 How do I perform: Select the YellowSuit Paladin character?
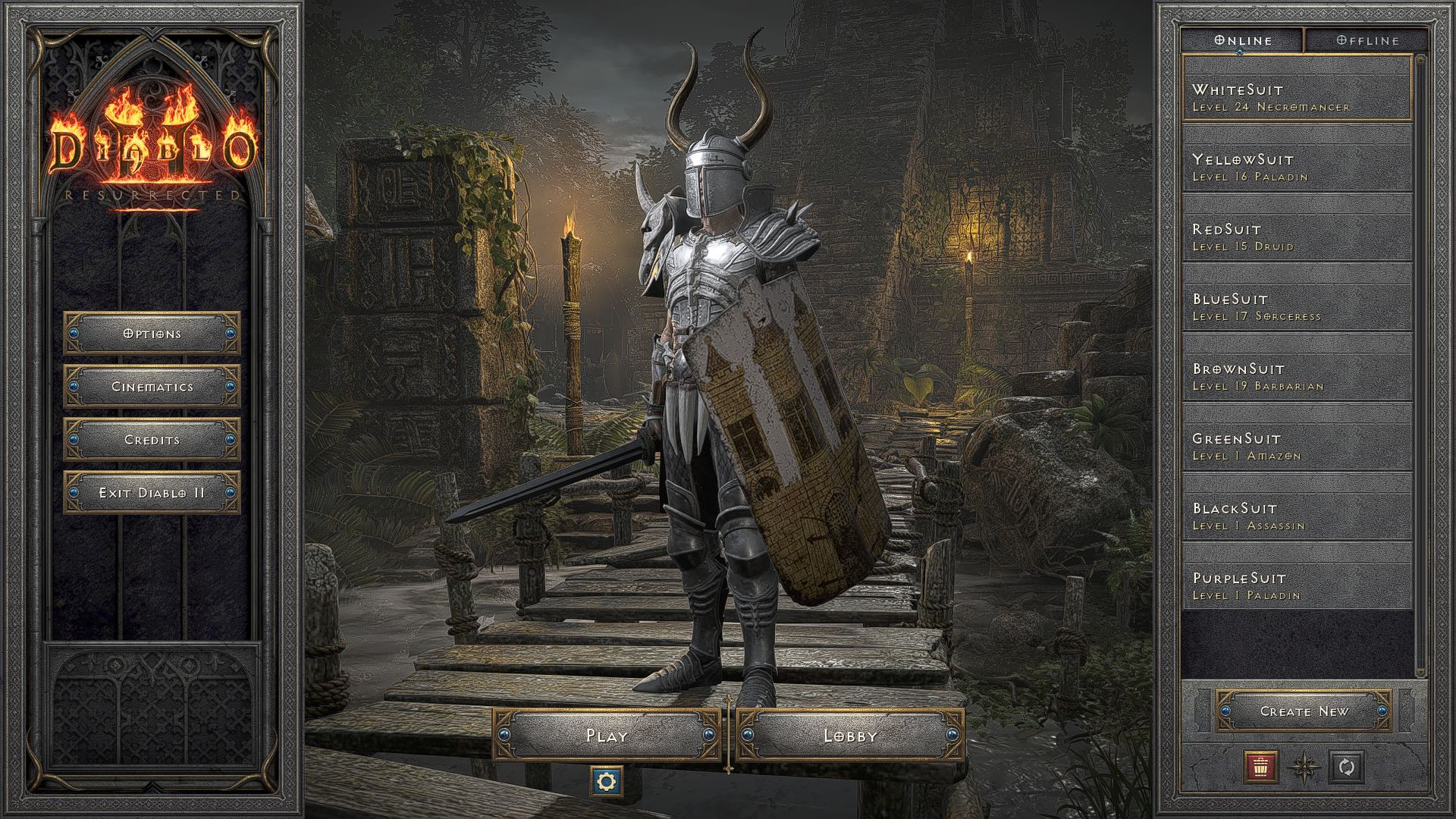point(1297,167)
